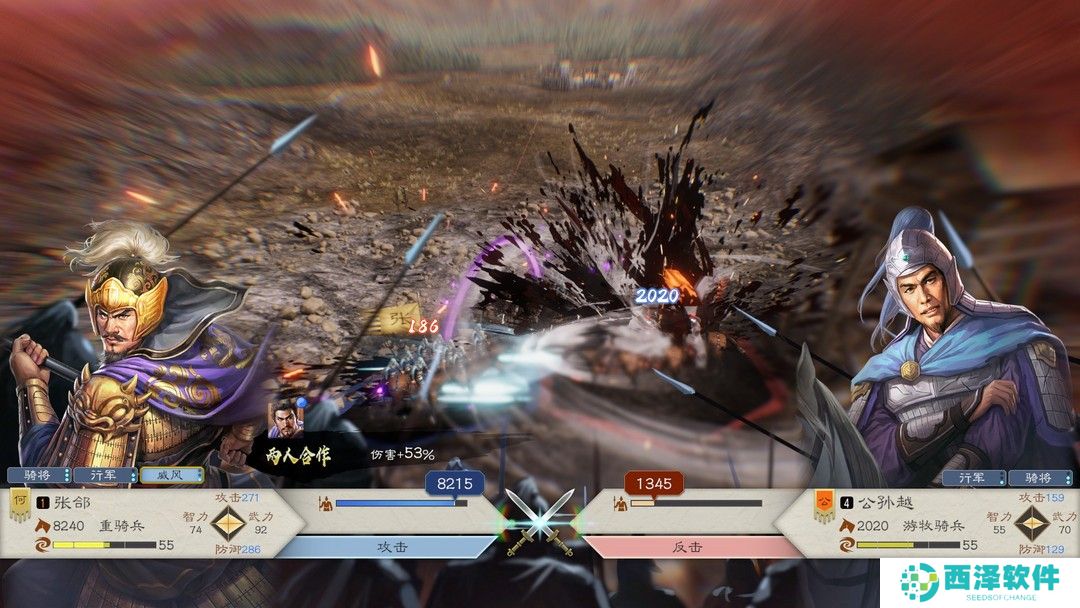Click the crossed swords battle emblem
1080x608 pixels.
click(x=540, y=518)
